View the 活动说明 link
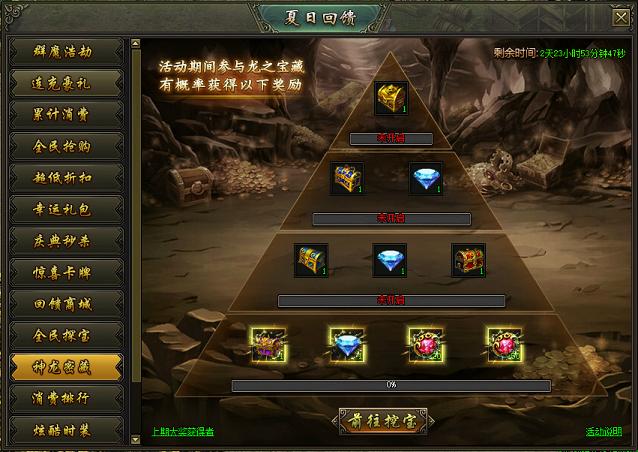 pos(603,432)
